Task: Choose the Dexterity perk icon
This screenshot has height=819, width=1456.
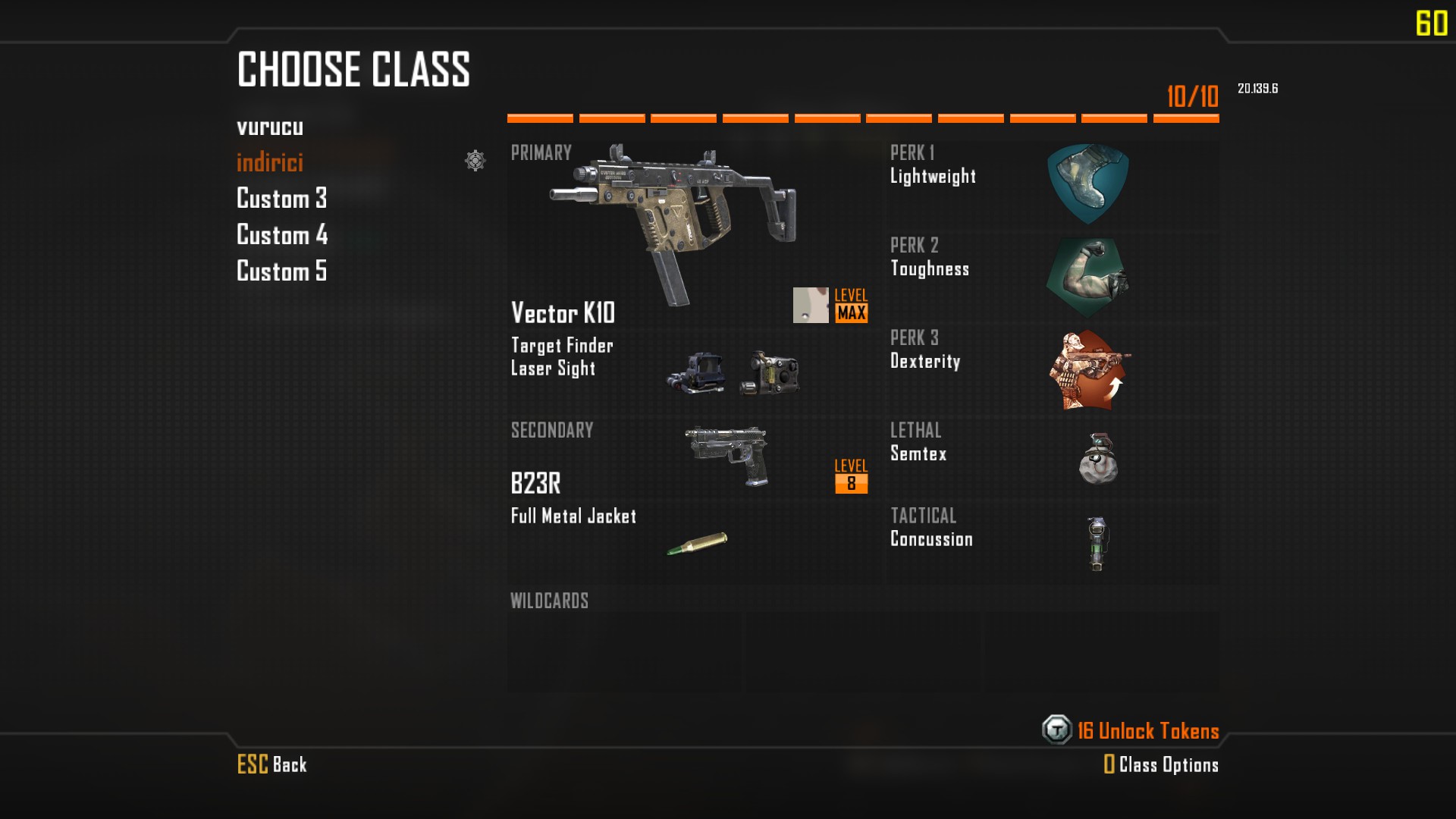Action: (1089, 370)
